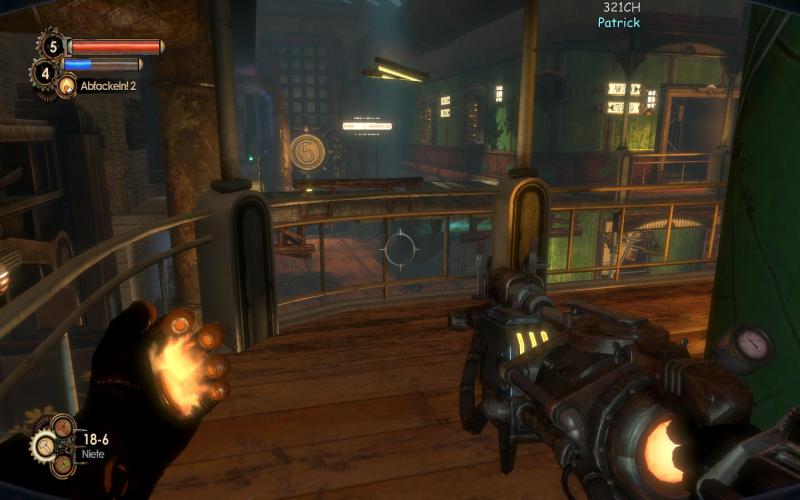Image resolution: width=800 pixels, height=500 pixels.
Task: Click the EVE hypo counter showing 4
Action: pyautogui.click(x=45, y=72)
